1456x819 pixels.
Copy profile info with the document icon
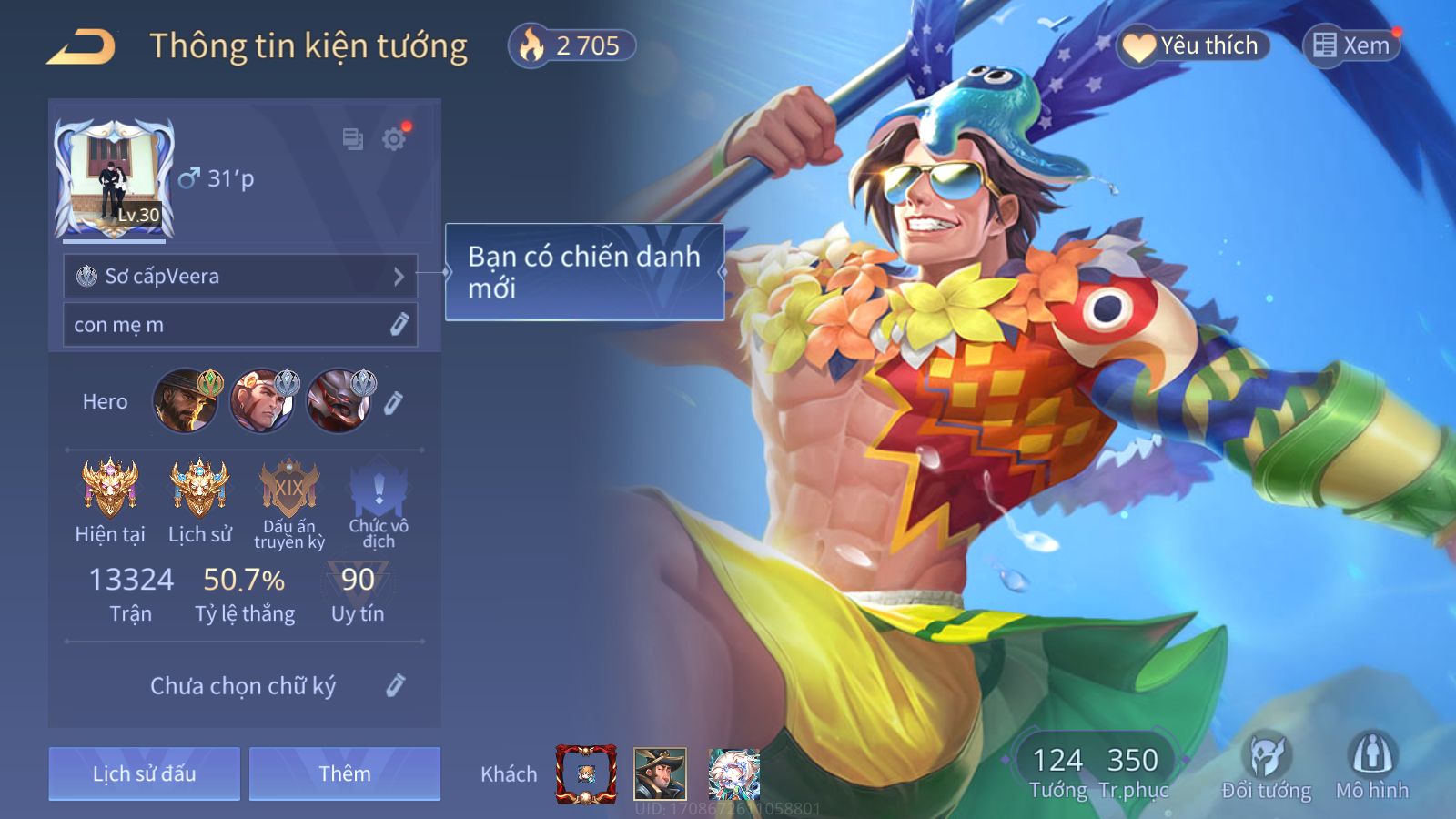(352, 139)
